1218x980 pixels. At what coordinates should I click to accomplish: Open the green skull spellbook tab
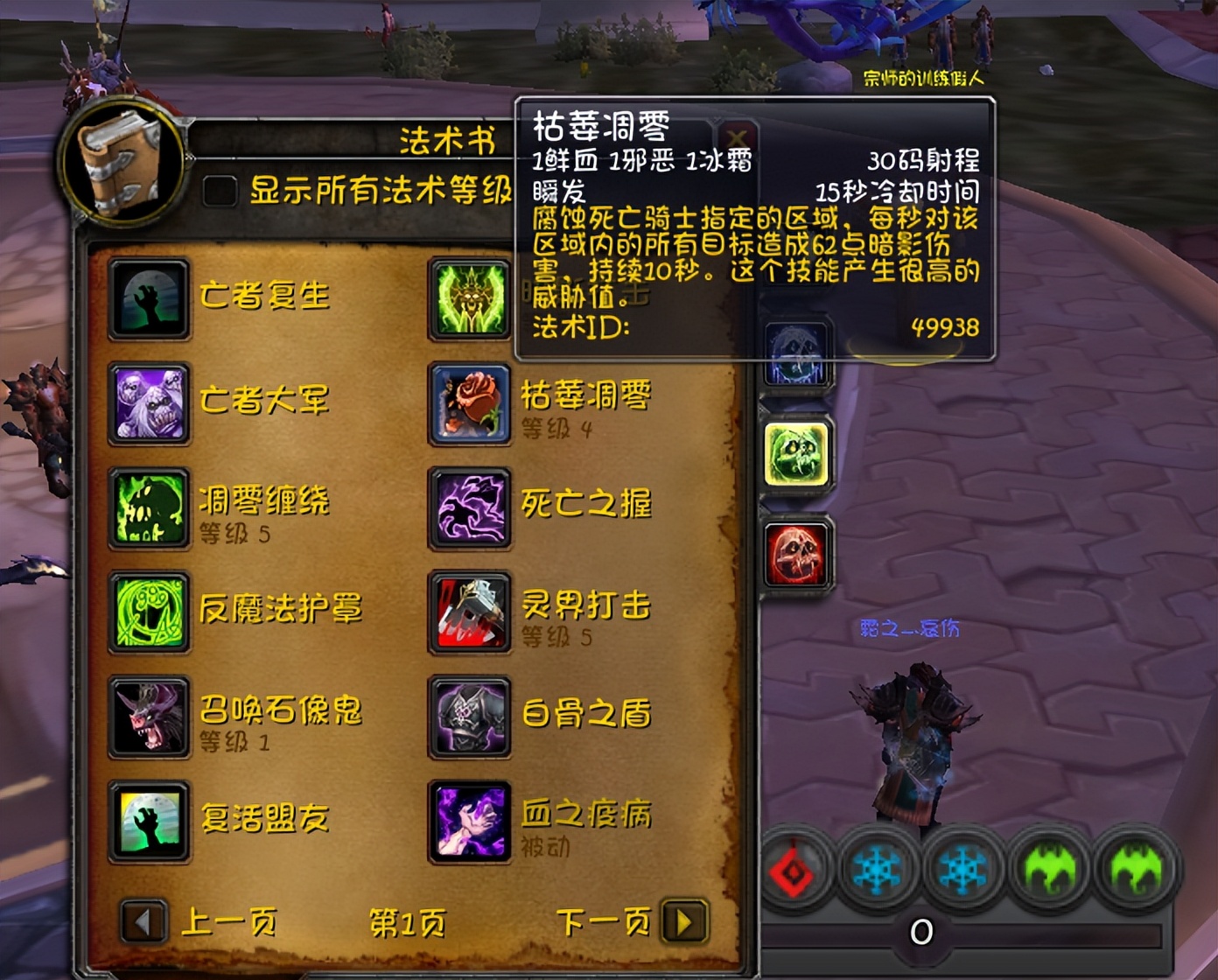point(796,453)
